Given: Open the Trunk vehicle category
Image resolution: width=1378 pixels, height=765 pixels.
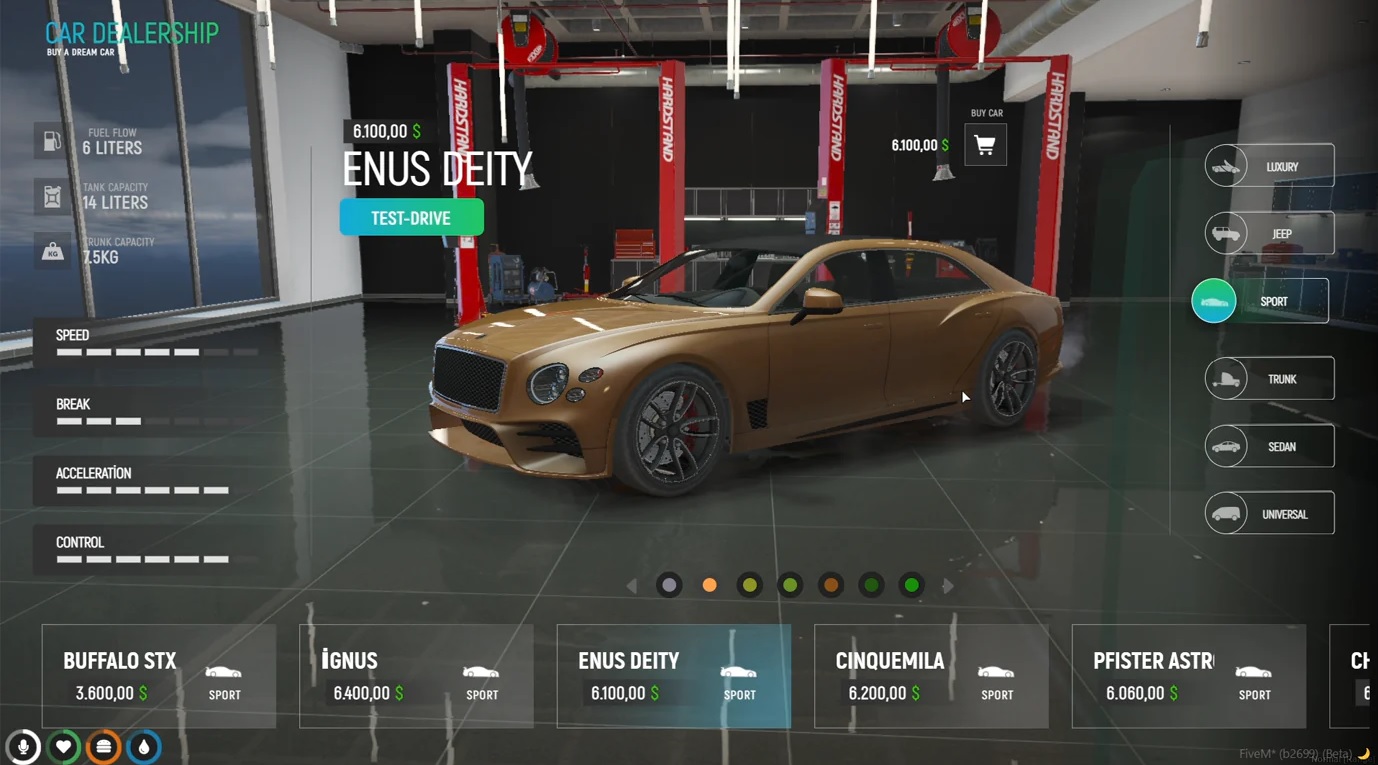Looking at the screenshot, I should pos(1268,378).
